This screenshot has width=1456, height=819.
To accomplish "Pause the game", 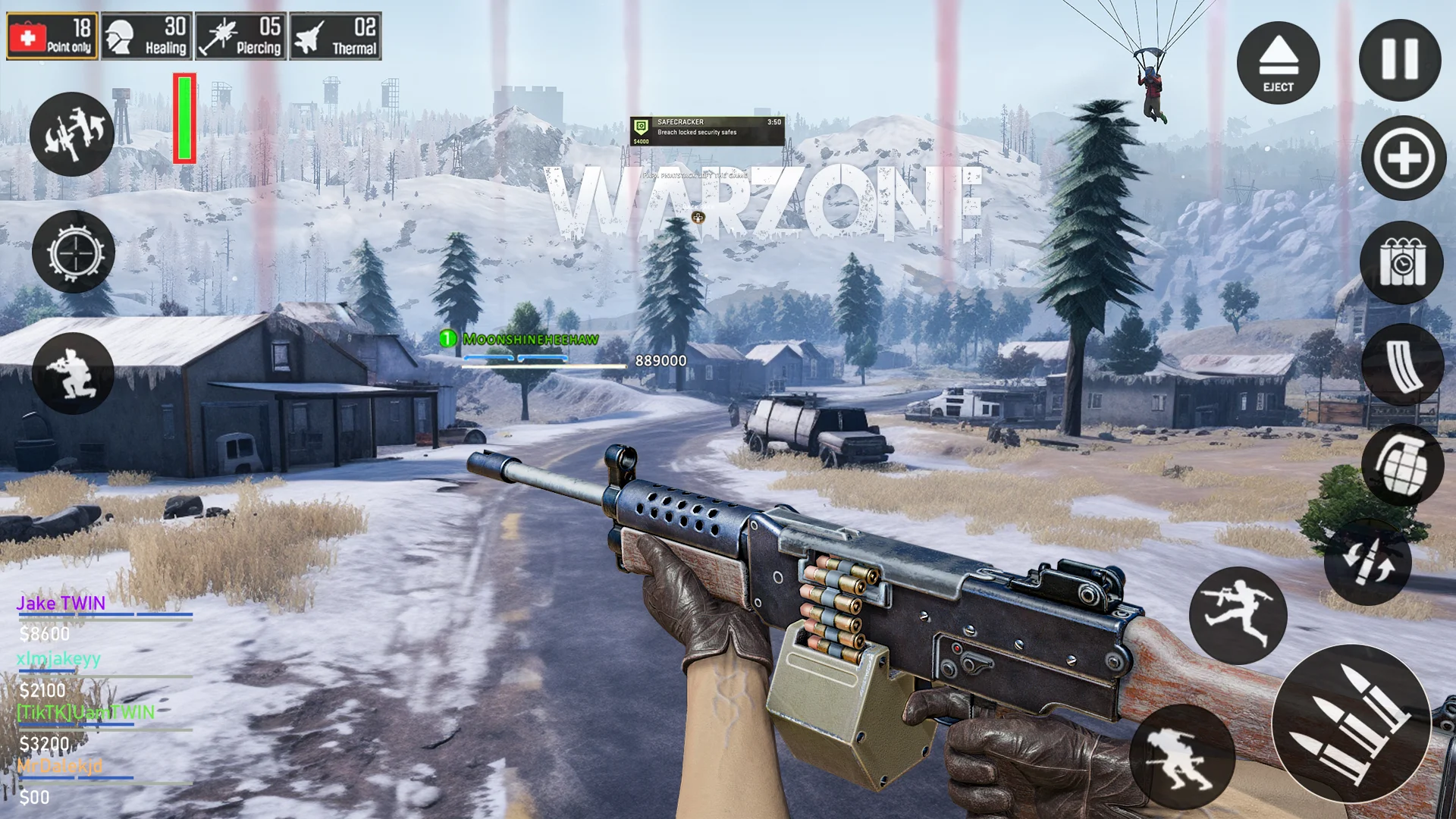I will [1399, 60].
